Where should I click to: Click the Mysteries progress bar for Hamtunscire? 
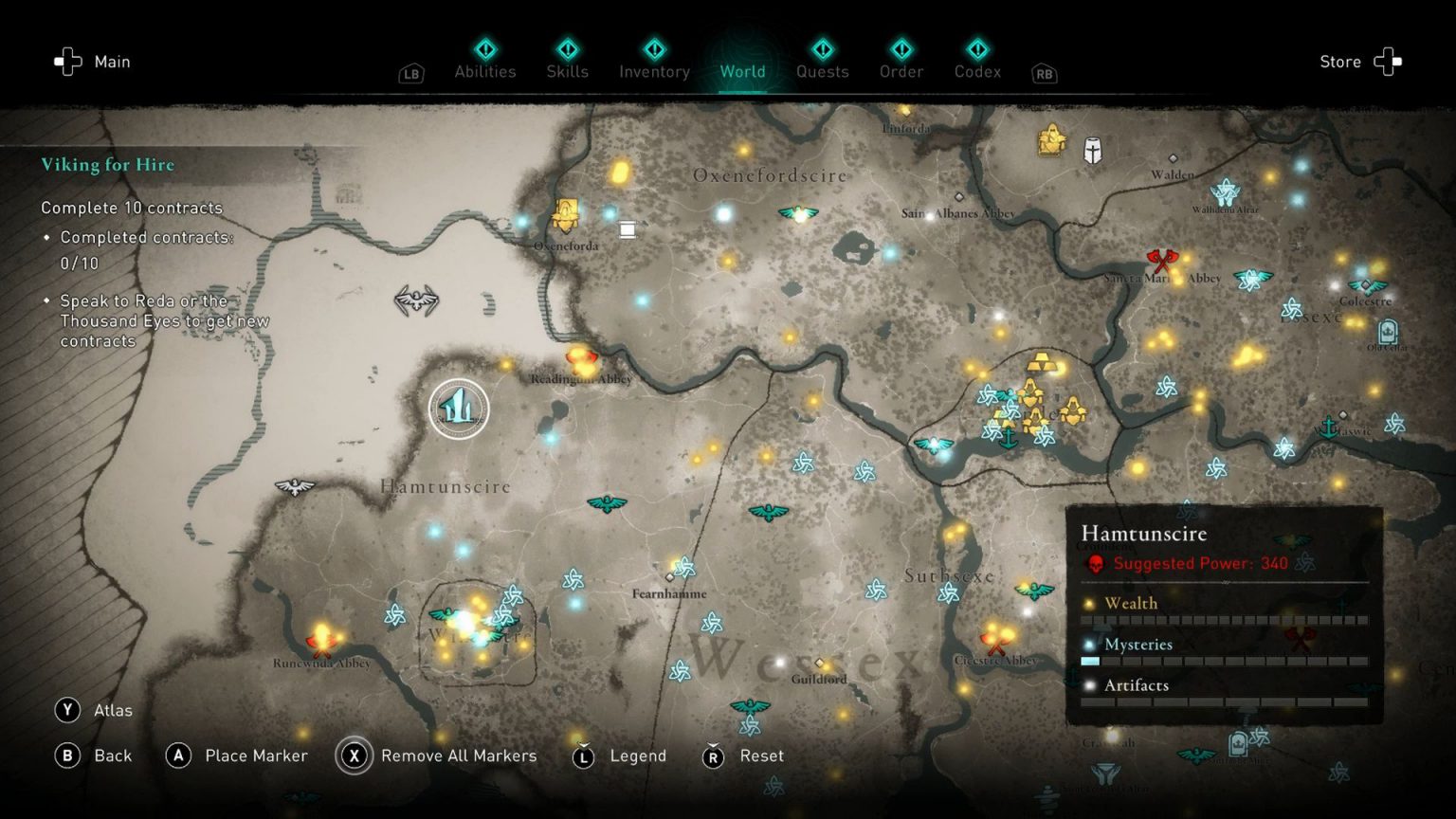[x=1223, y=660]
